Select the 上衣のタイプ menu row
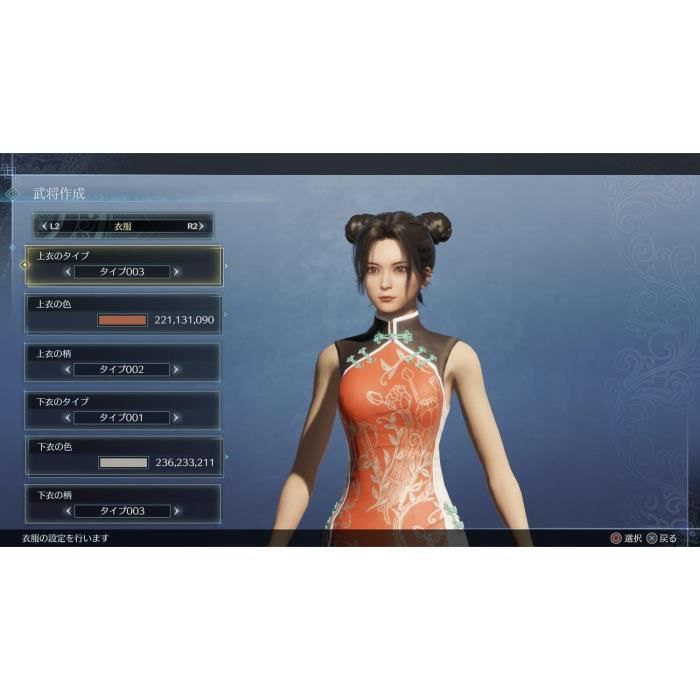This screenshot has height=700, width=700. click(122, 265)
